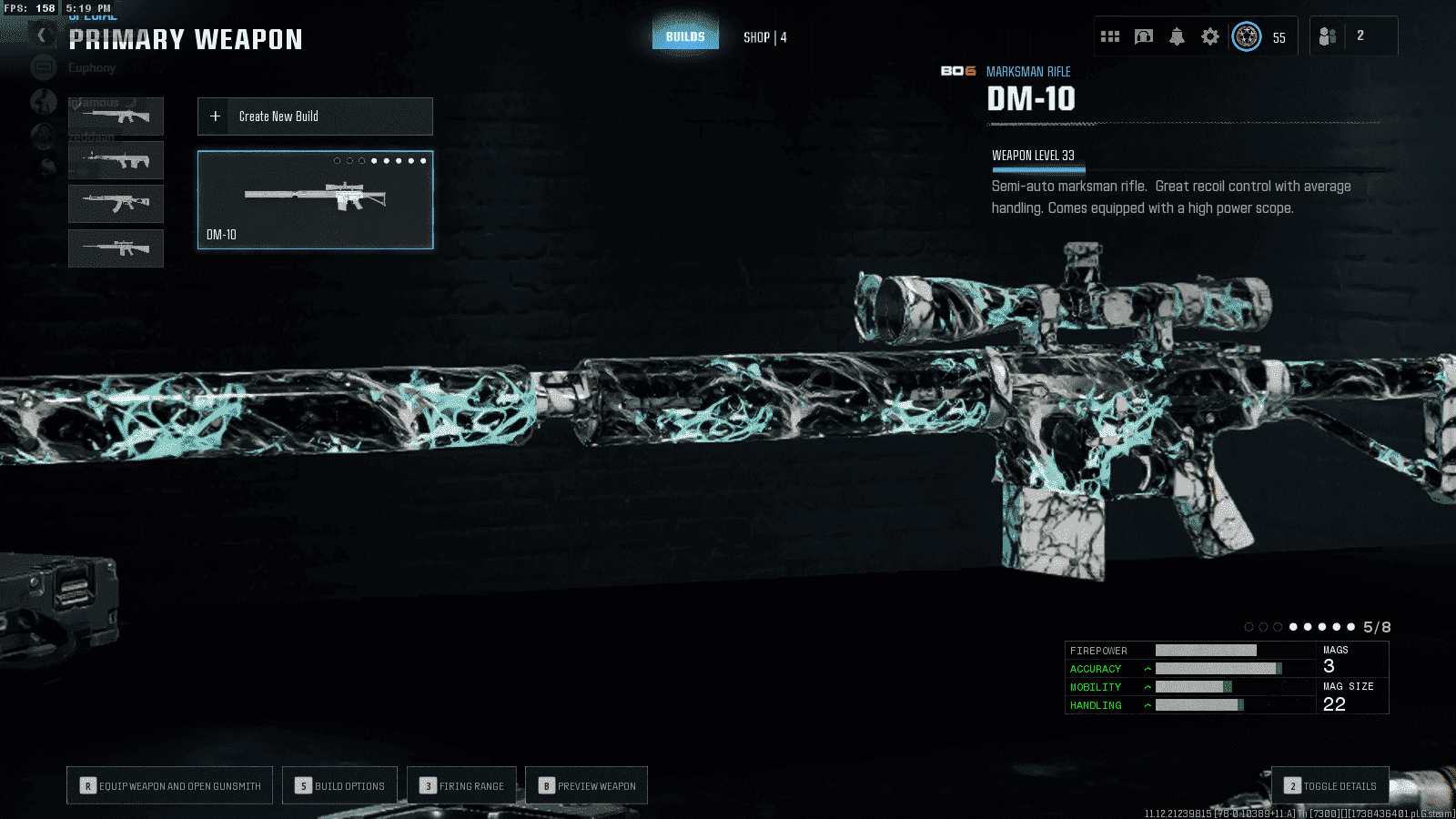The image size is (1456, 819).
Task: Open the headset chat channel icon
Action: pos(1144,36)
